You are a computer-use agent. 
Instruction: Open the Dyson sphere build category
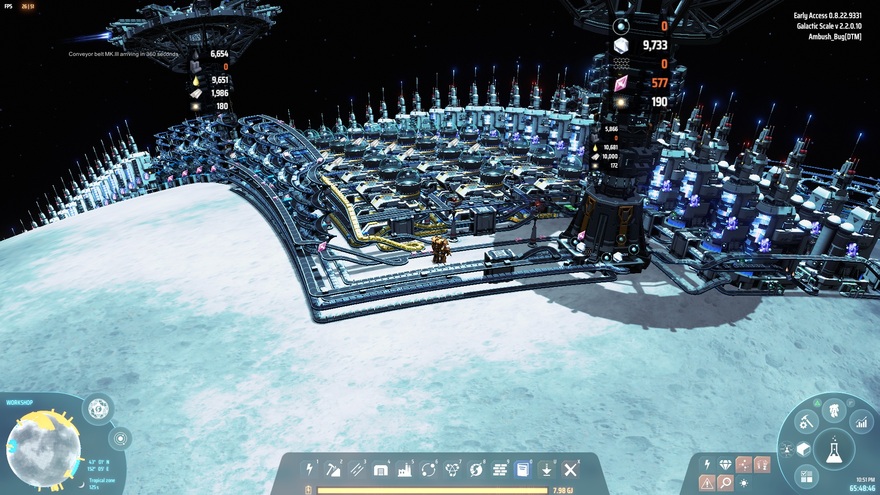(476, 469)
